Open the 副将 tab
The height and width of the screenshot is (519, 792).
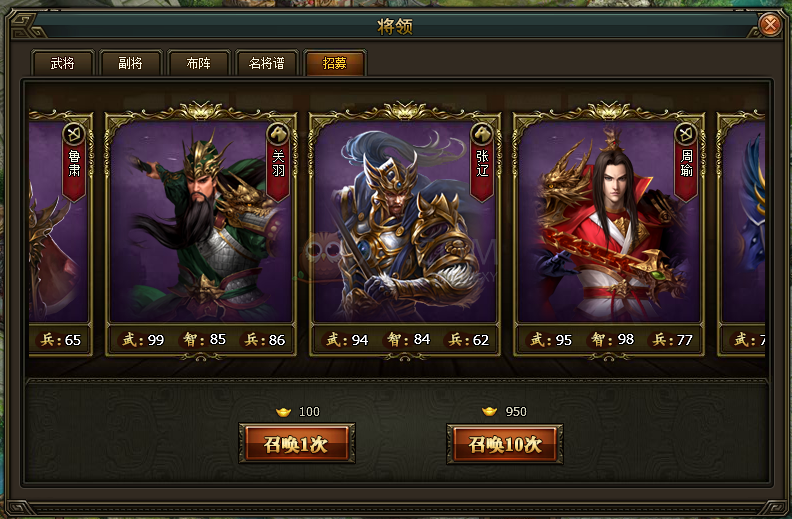(130, 64)
